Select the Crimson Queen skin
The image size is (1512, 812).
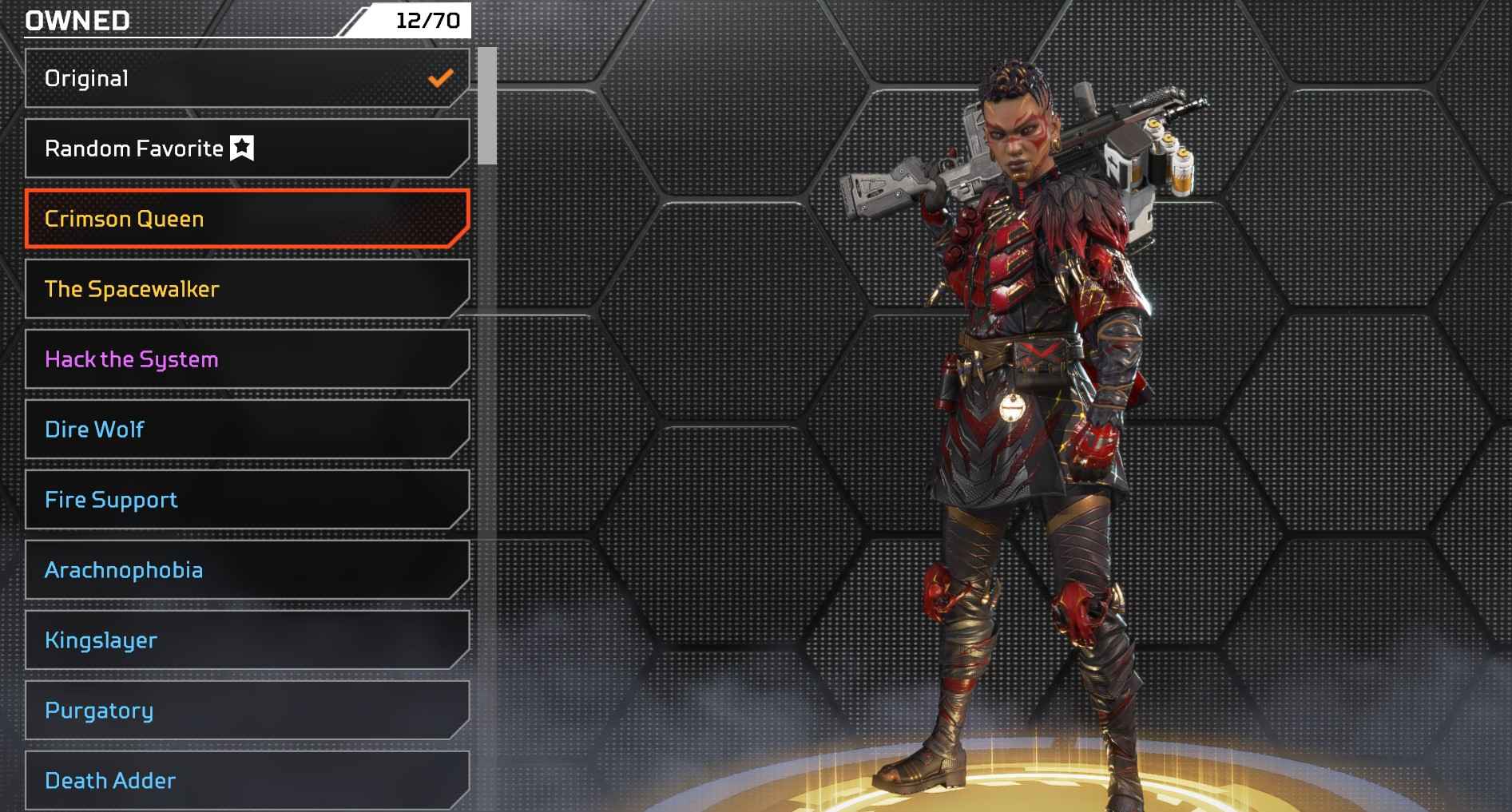[246, 219]
